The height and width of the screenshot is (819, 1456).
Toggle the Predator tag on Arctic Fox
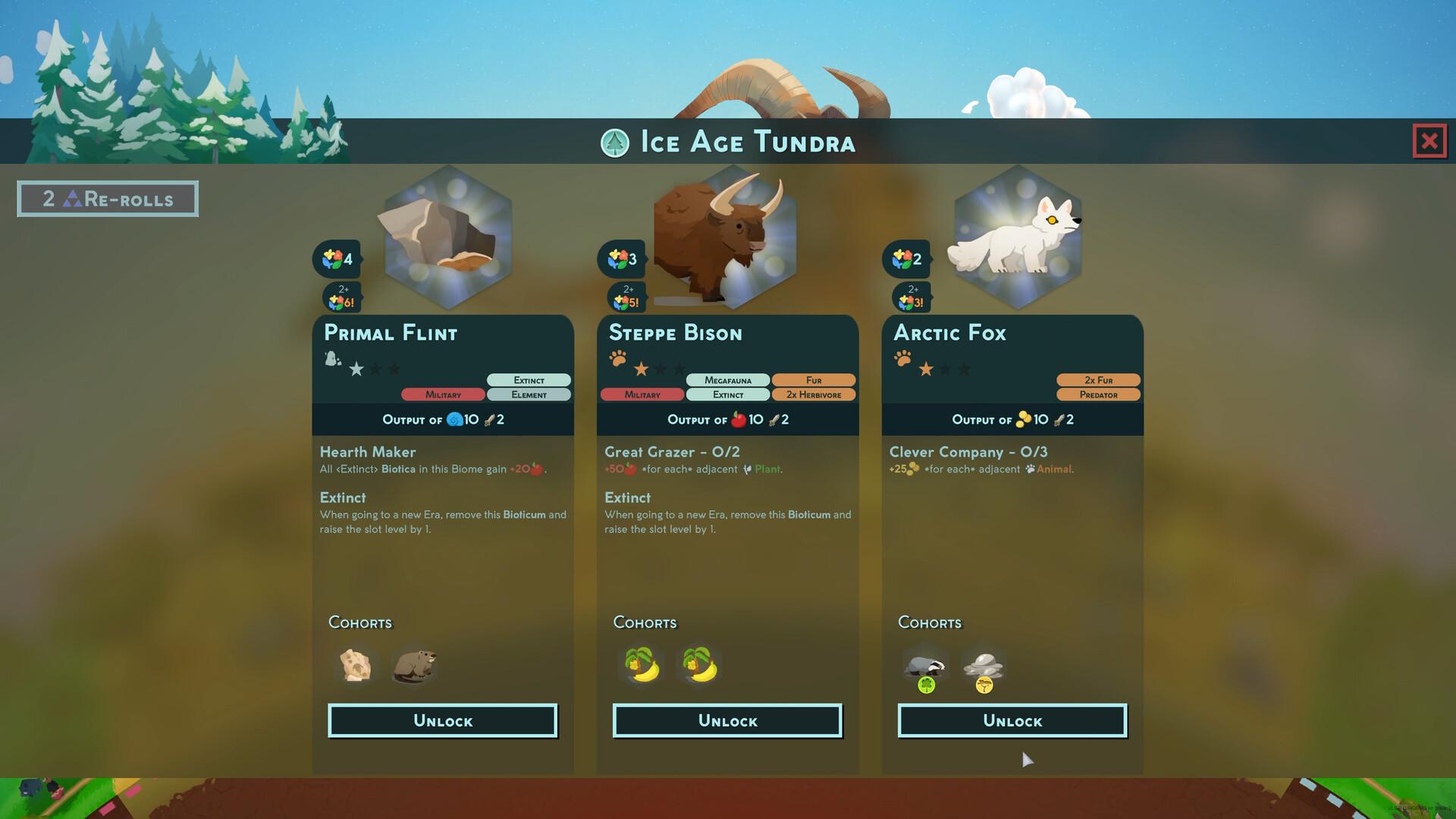[x=1099, y=394]
